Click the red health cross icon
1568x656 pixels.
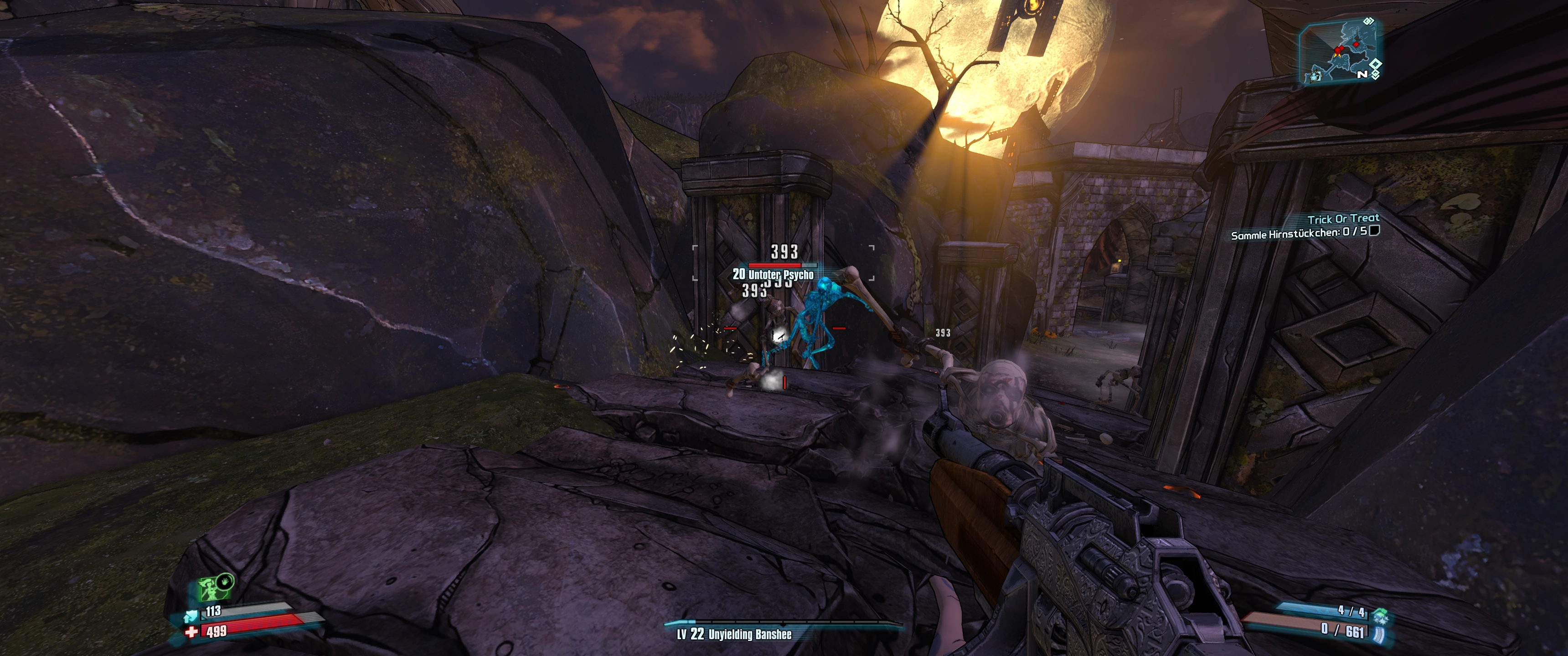(192, 632)
